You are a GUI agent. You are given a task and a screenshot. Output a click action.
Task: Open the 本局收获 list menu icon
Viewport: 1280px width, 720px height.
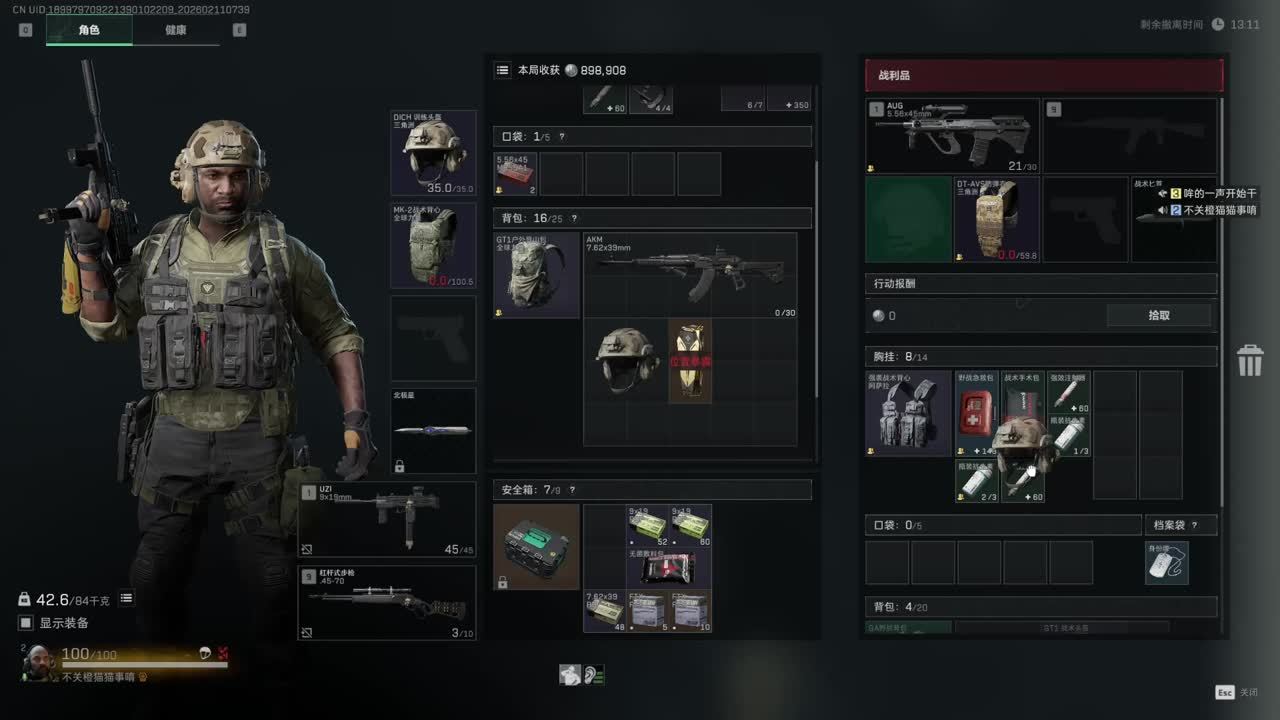point(503,70)
